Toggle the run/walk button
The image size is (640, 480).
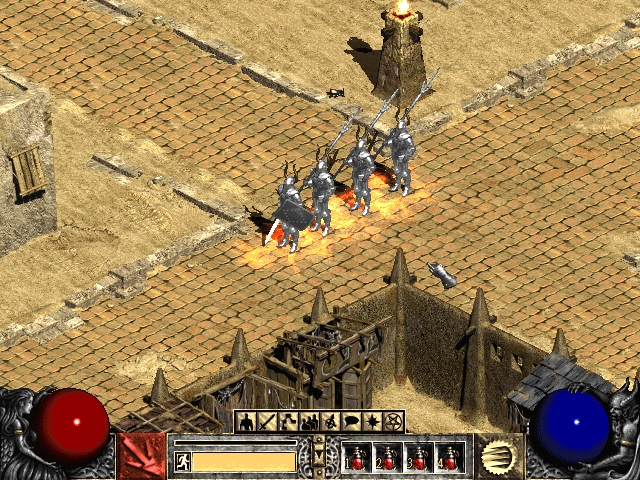(183, 461)
